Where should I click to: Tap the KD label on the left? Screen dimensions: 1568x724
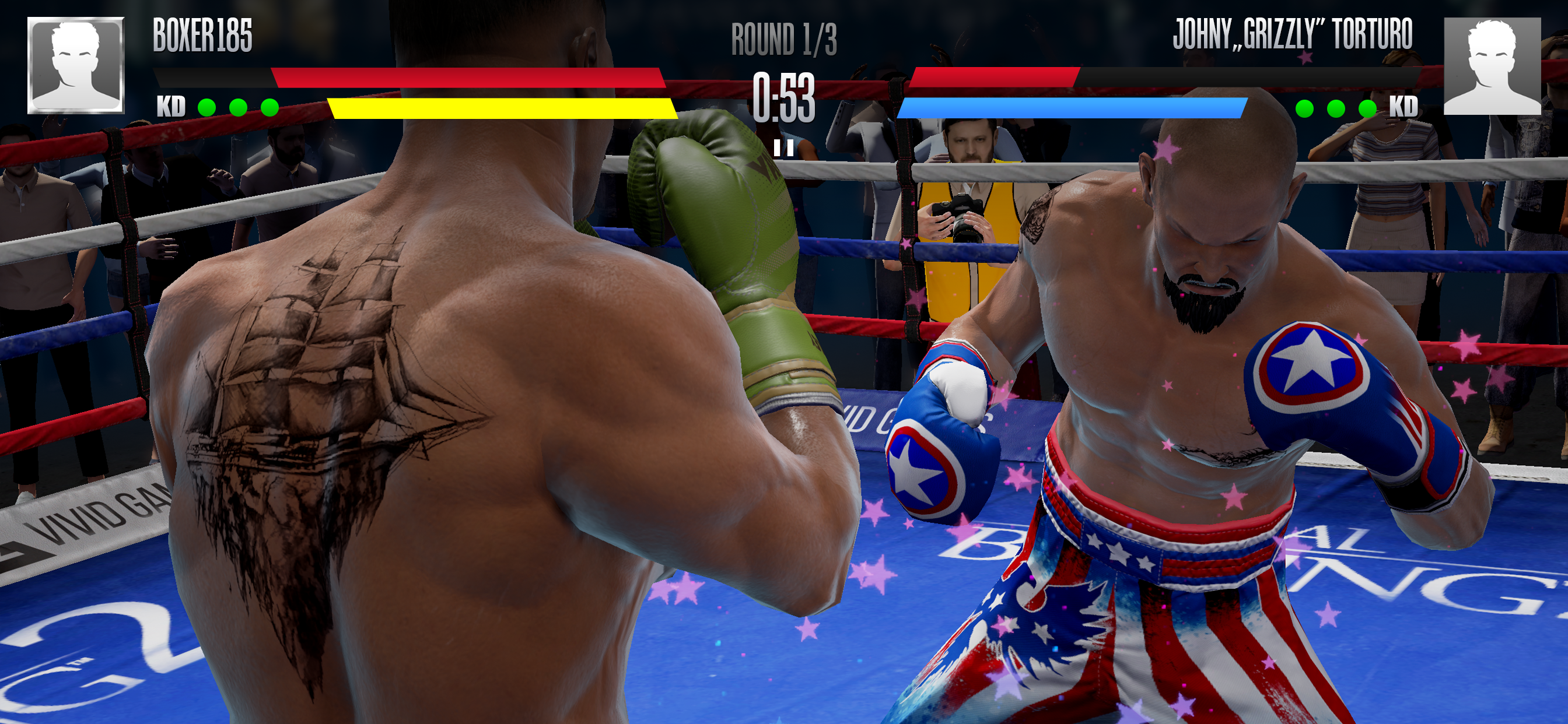tap(171, 108)
